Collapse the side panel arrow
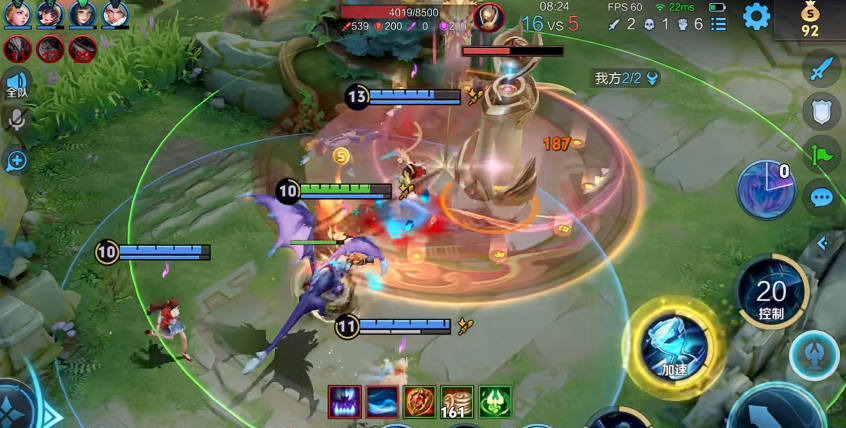Image resolution: width=846 pixels, height=428 pixels. point(822,243)
